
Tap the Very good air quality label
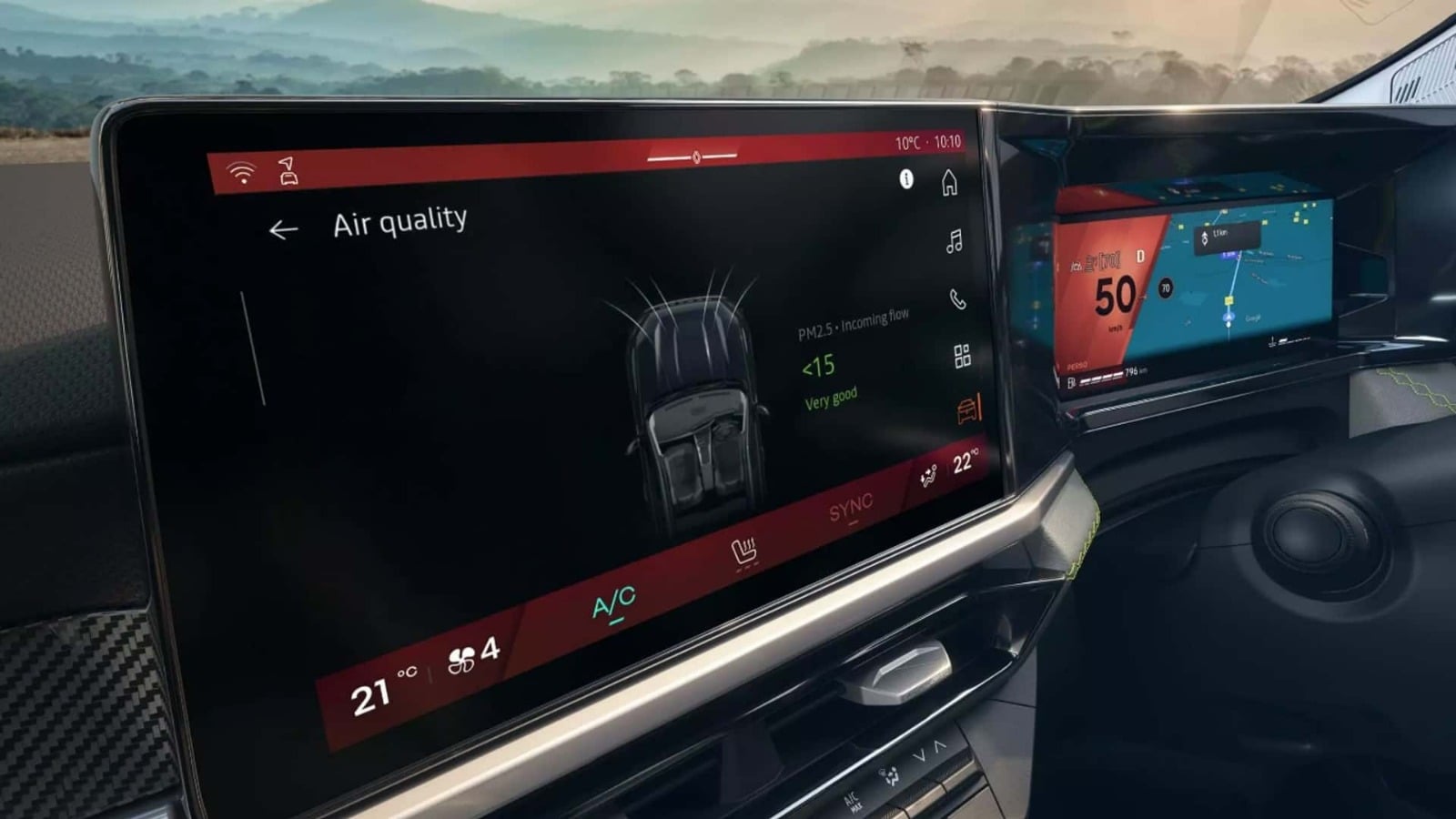(829, 396)
